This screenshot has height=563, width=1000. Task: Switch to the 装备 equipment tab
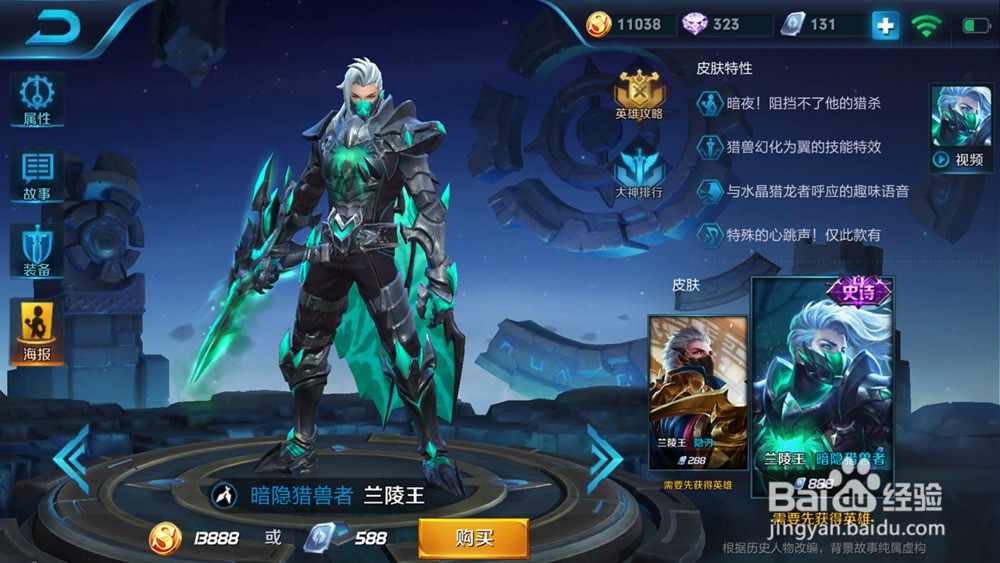[x=37, y=250]
